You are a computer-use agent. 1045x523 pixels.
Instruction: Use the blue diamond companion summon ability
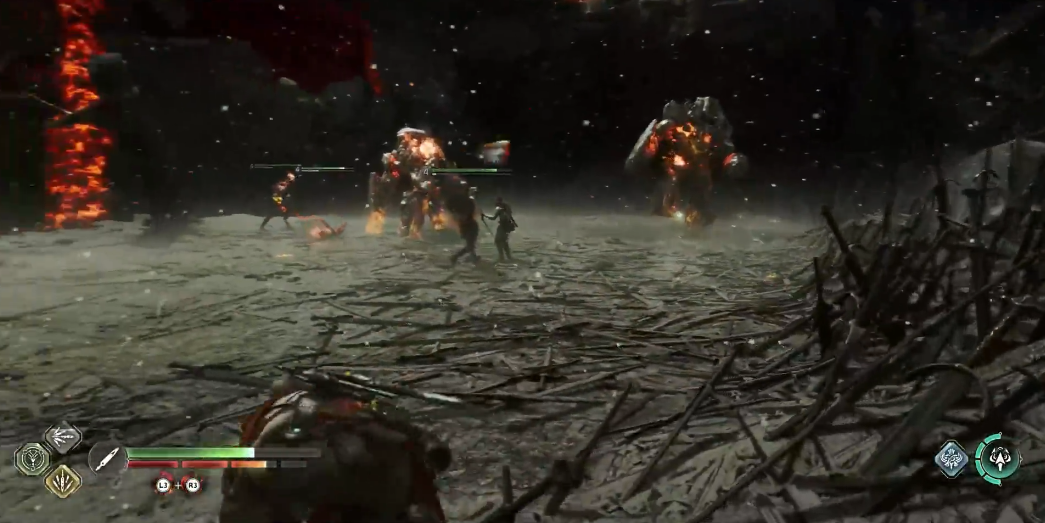coord(952,459)
